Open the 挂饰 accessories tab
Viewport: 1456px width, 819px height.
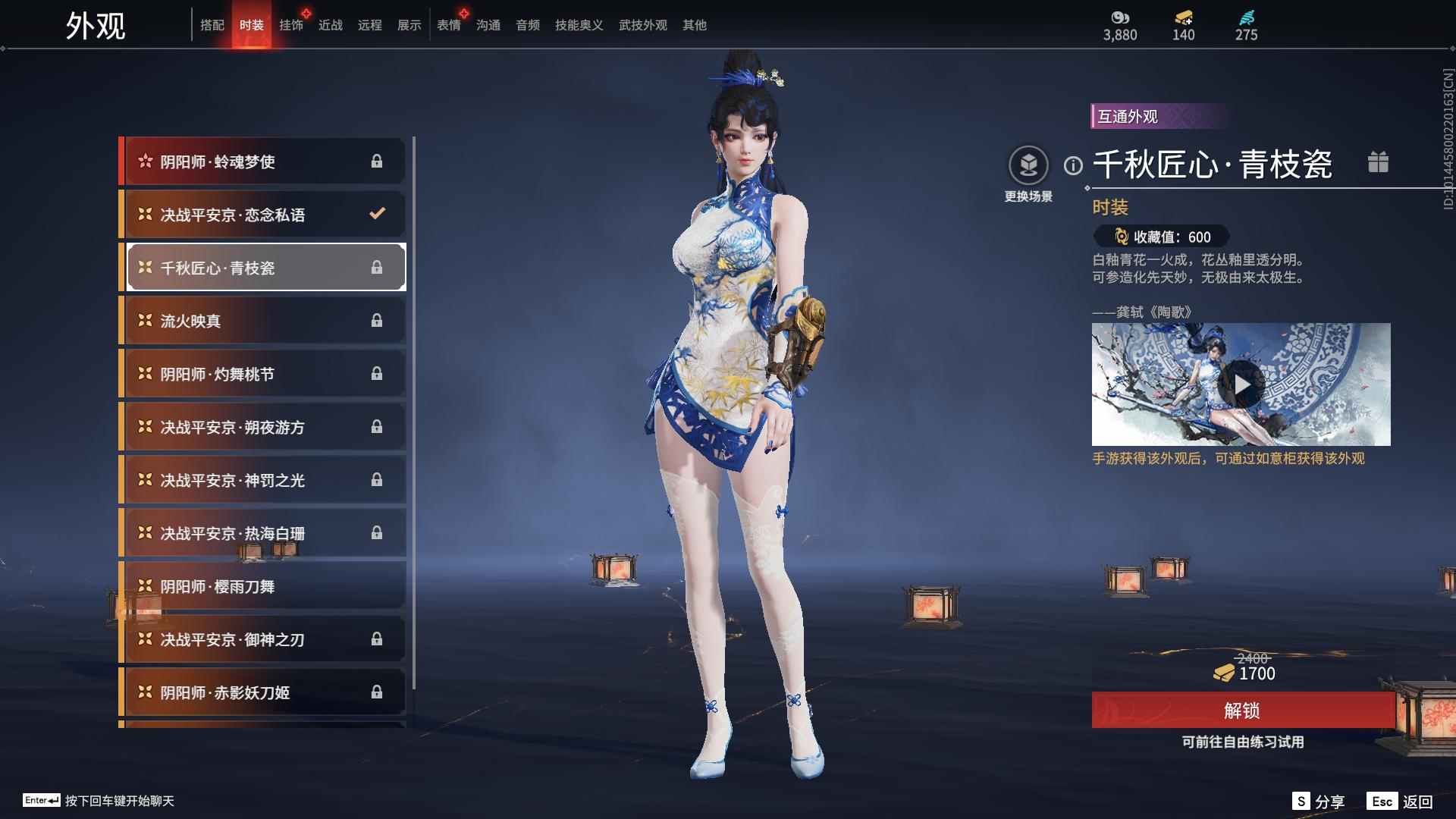pos(291,25)
